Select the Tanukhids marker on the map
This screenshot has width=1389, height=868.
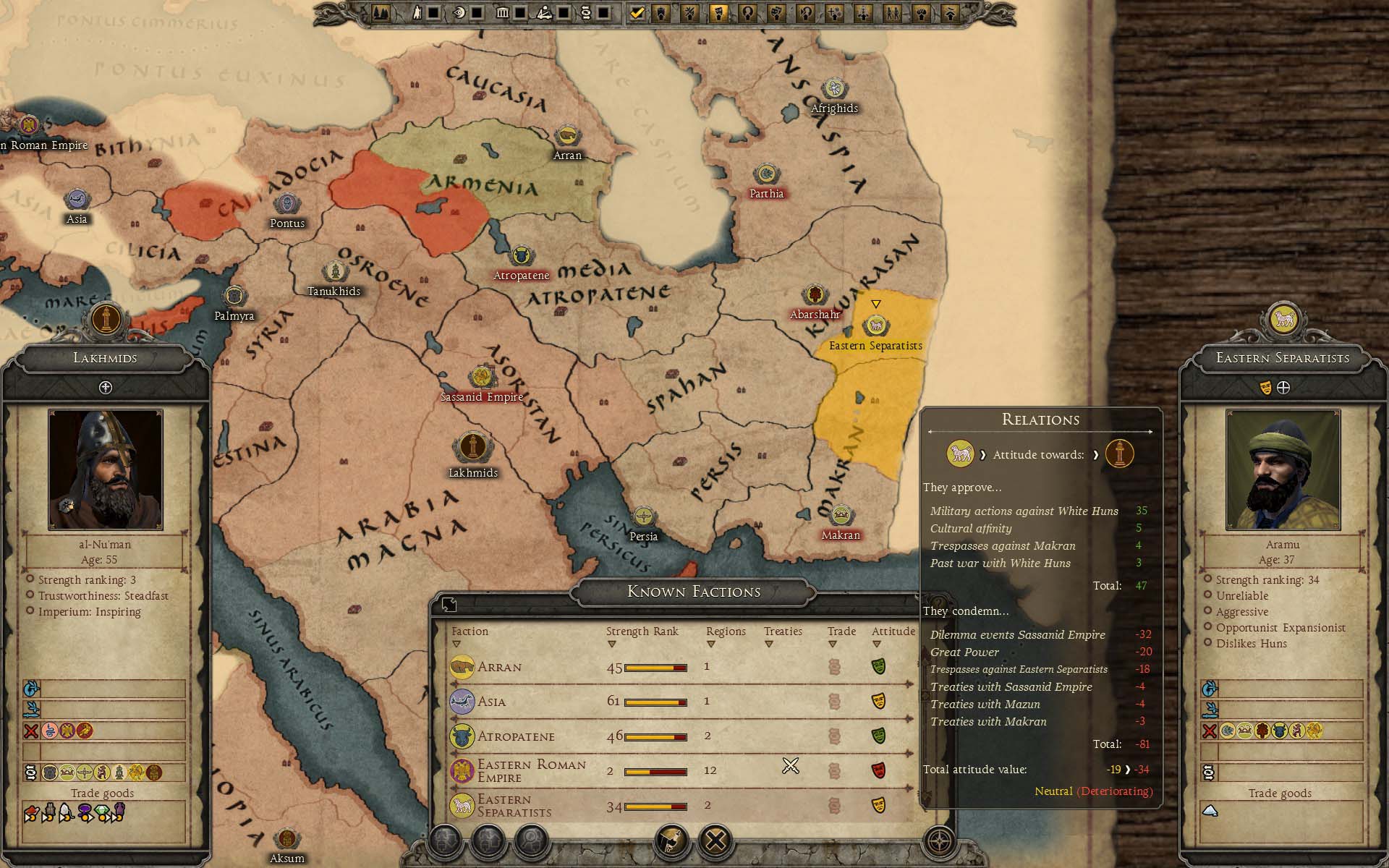(334, 272)
